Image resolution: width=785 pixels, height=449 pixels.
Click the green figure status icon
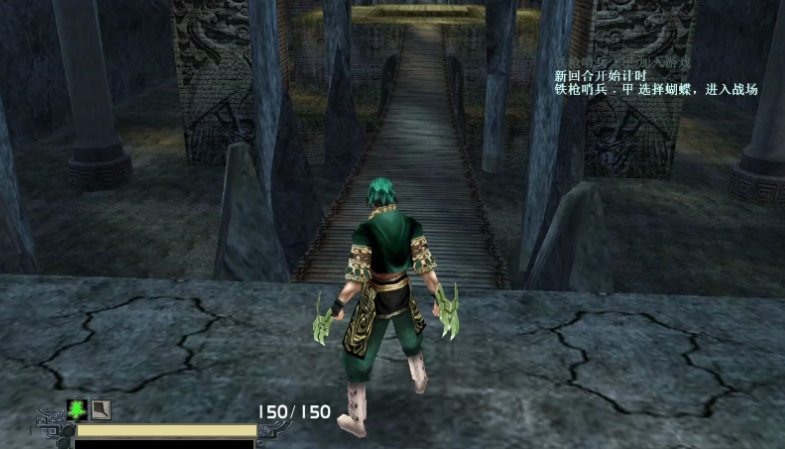point(77,409)
